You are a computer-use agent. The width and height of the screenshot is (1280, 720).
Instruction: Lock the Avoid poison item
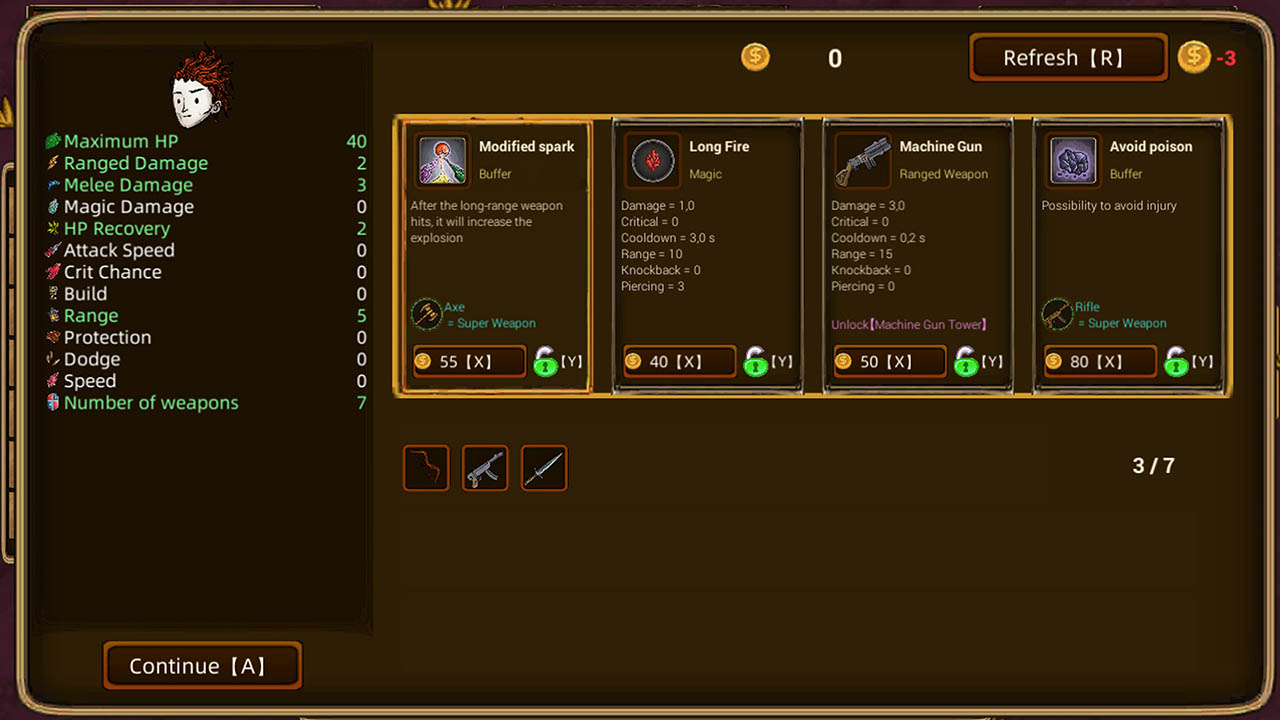click(1177, 361)
